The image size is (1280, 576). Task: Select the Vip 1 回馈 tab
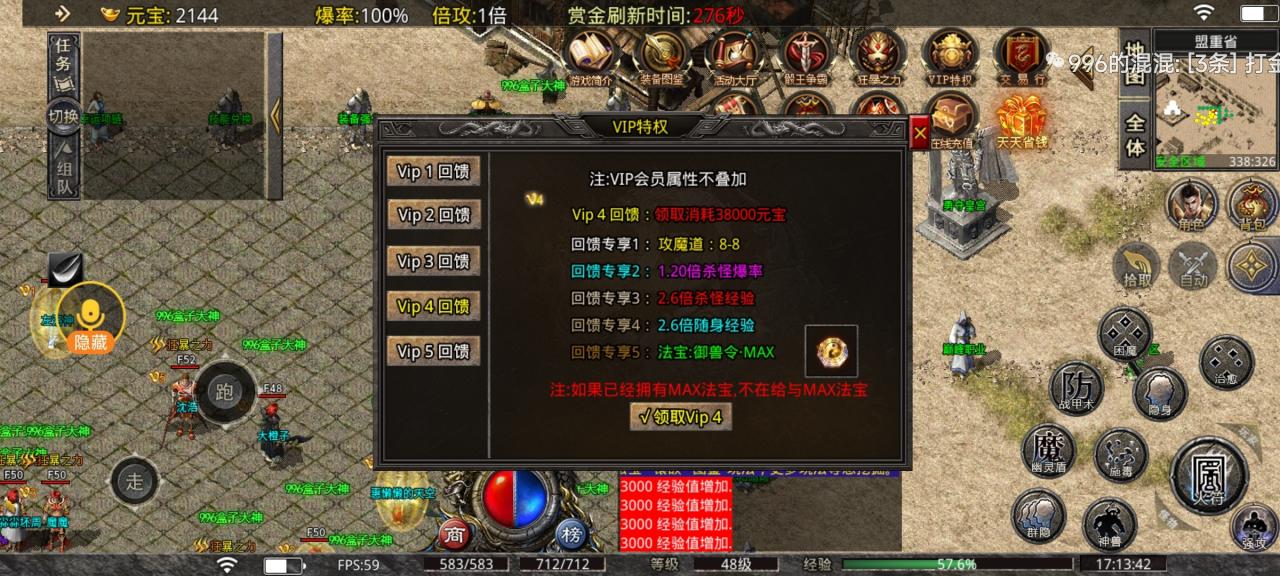click(433, 171)
